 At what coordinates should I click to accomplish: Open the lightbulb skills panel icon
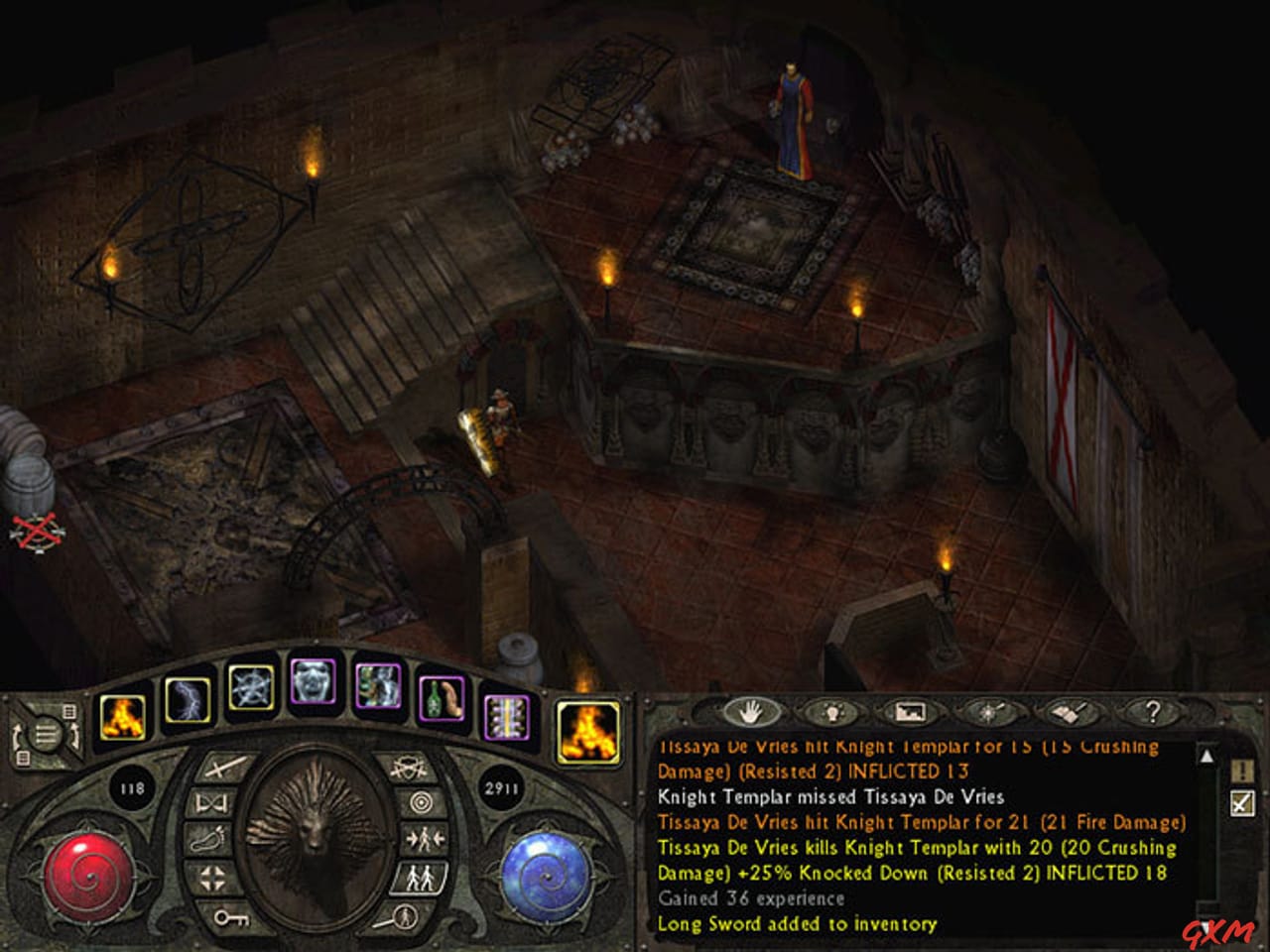point(832,712)
